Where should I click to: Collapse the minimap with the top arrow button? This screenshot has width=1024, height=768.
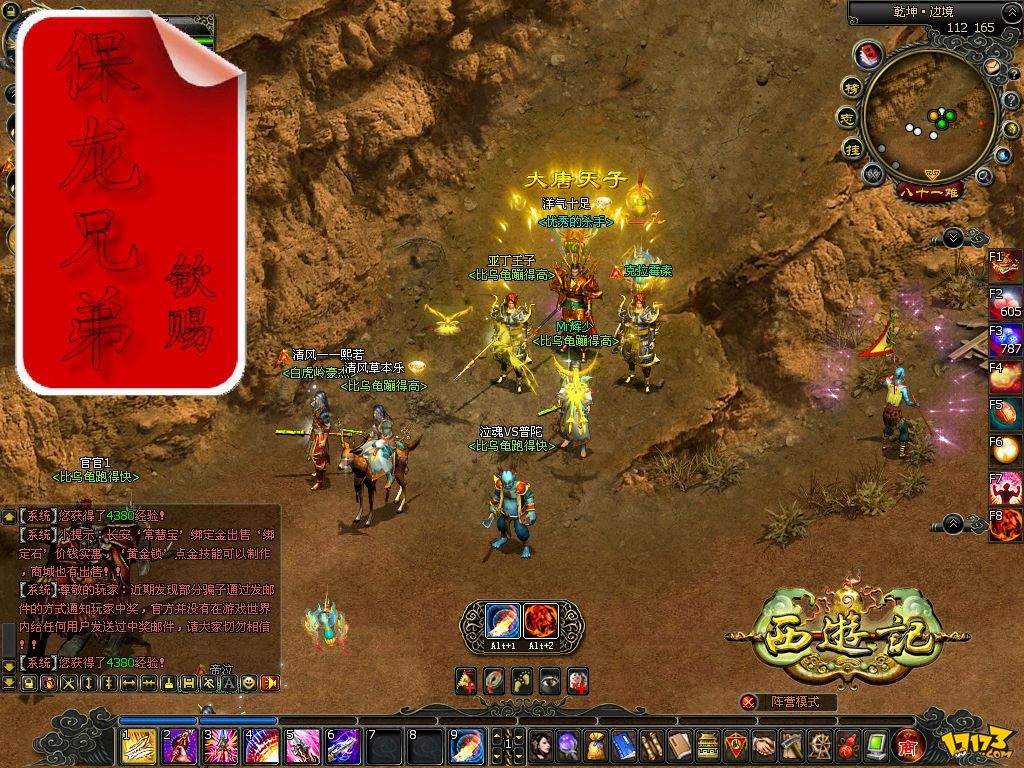pyautogui.click(x=953, y=237)
